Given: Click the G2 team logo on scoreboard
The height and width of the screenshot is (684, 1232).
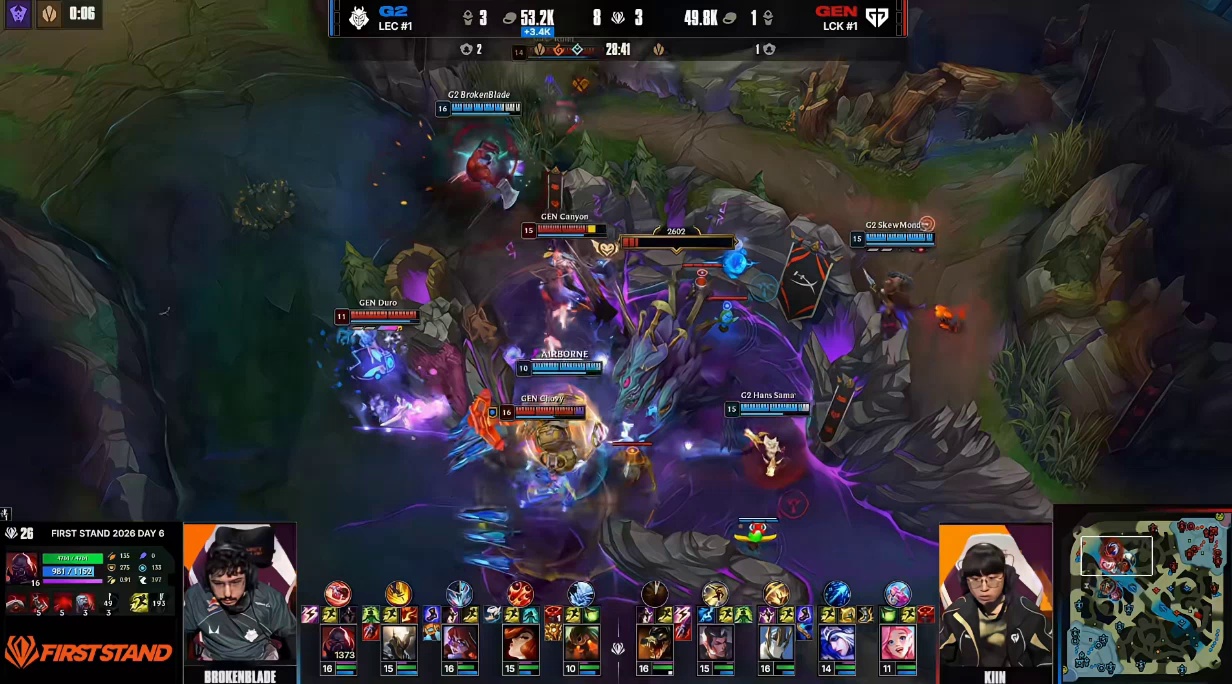Looking at the screenshot, I should tap(359, 17).
